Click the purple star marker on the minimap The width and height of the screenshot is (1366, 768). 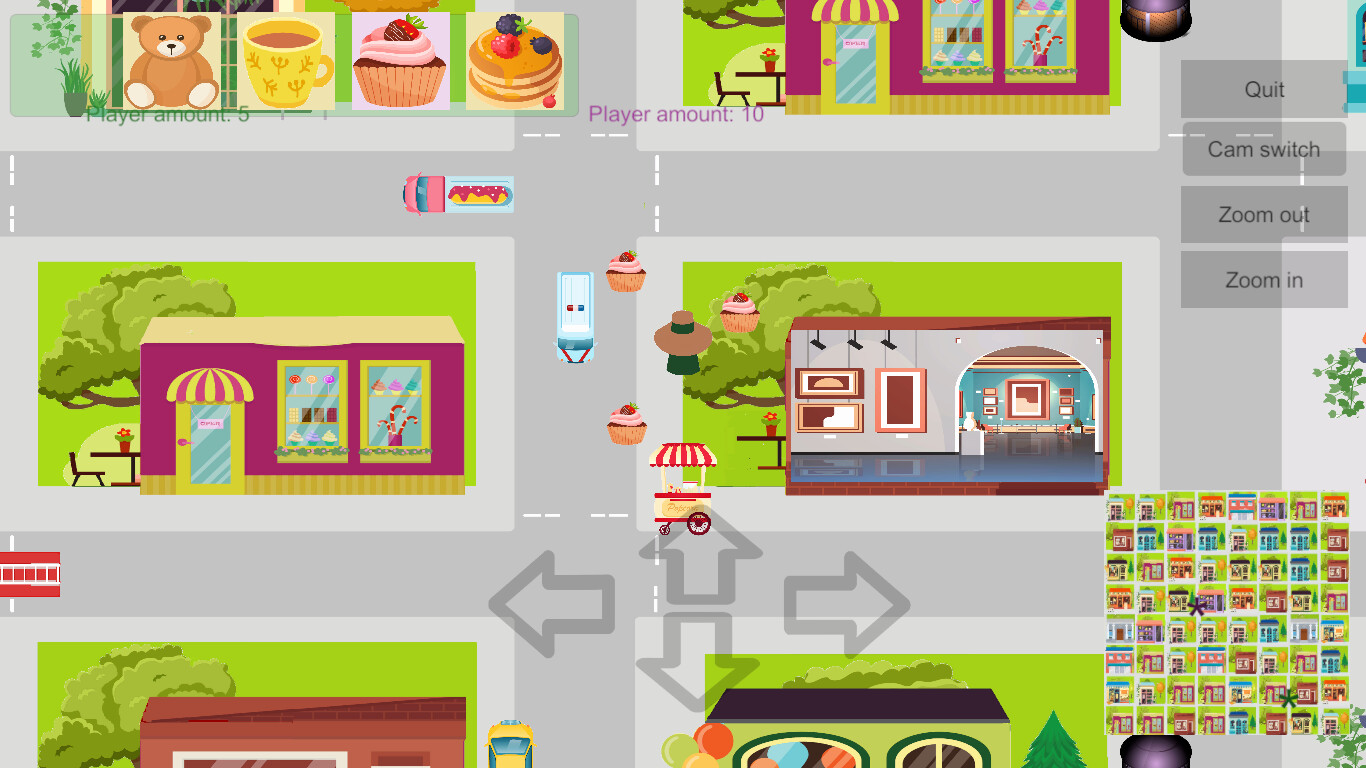click(x=1196, y=607)
